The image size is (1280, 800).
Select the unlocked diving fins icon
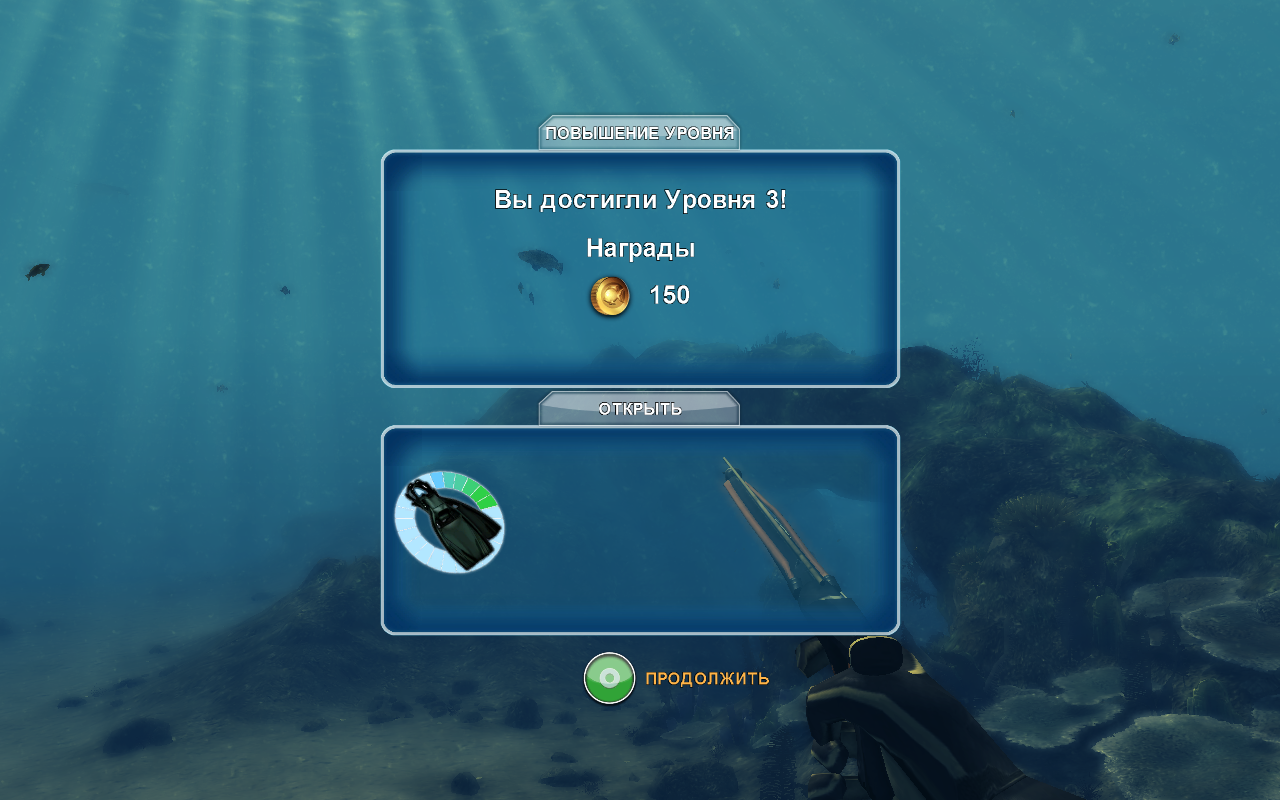[x=450, y=522]
